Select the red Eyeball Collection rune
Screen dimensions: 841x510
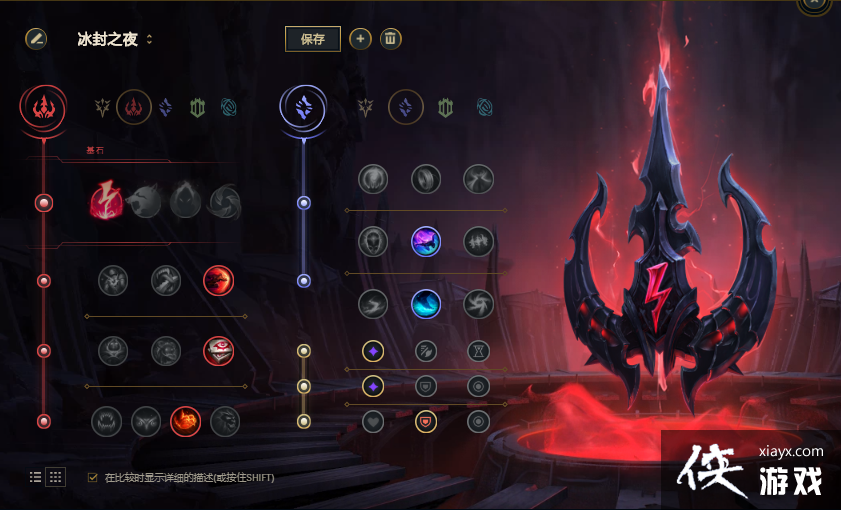(x=218, y=350)
